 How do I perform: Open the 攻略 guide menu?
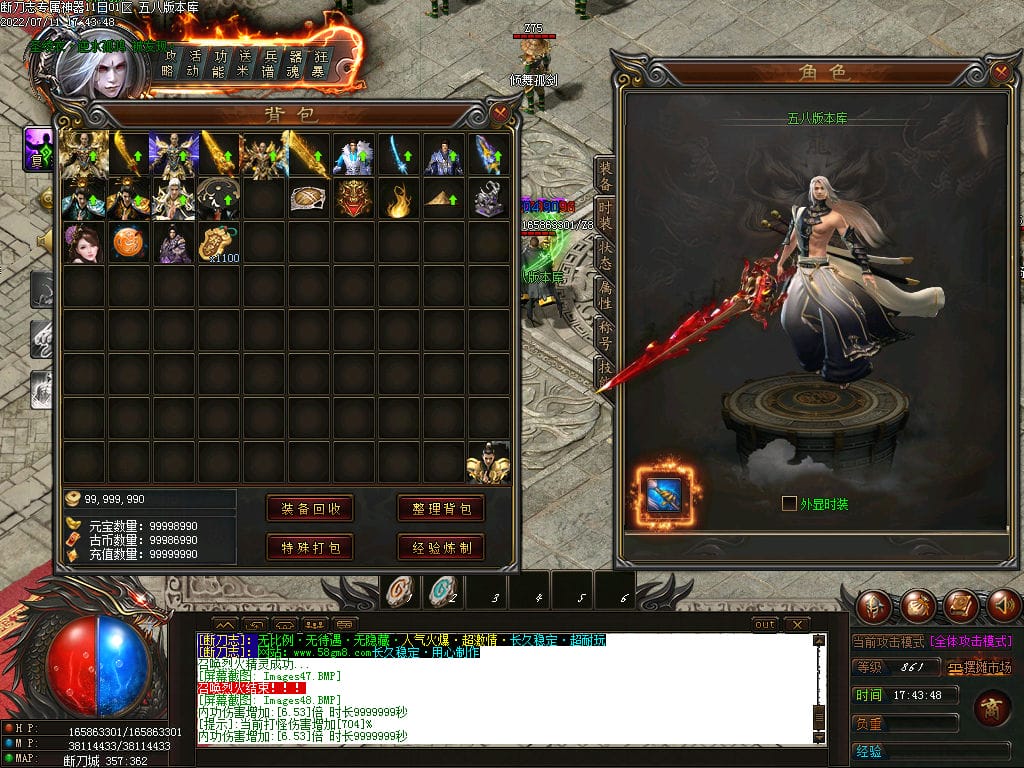171,61
